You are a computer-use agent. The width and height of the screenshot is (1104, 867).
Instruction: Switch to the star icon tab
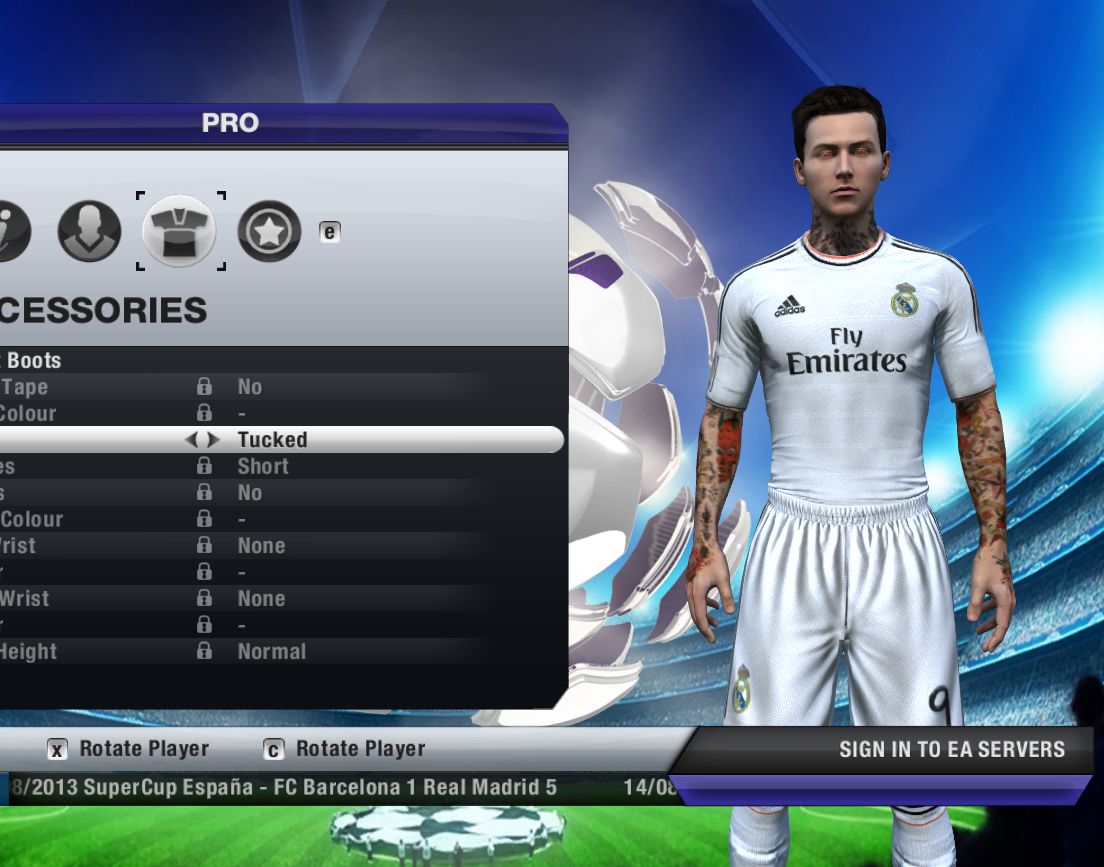[269, 231]
